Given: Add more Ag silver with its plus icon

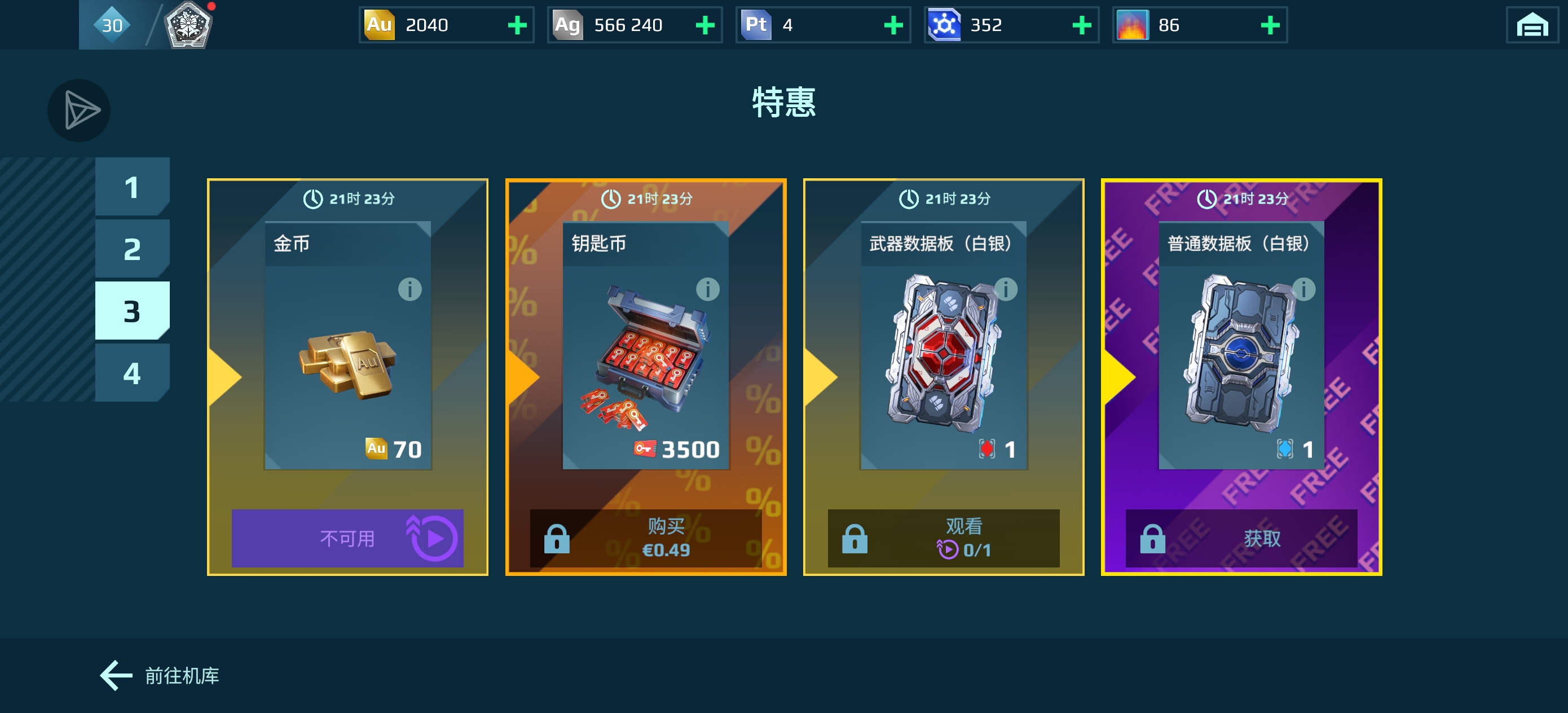Looking at the screenshot, I should click(705, 25).
